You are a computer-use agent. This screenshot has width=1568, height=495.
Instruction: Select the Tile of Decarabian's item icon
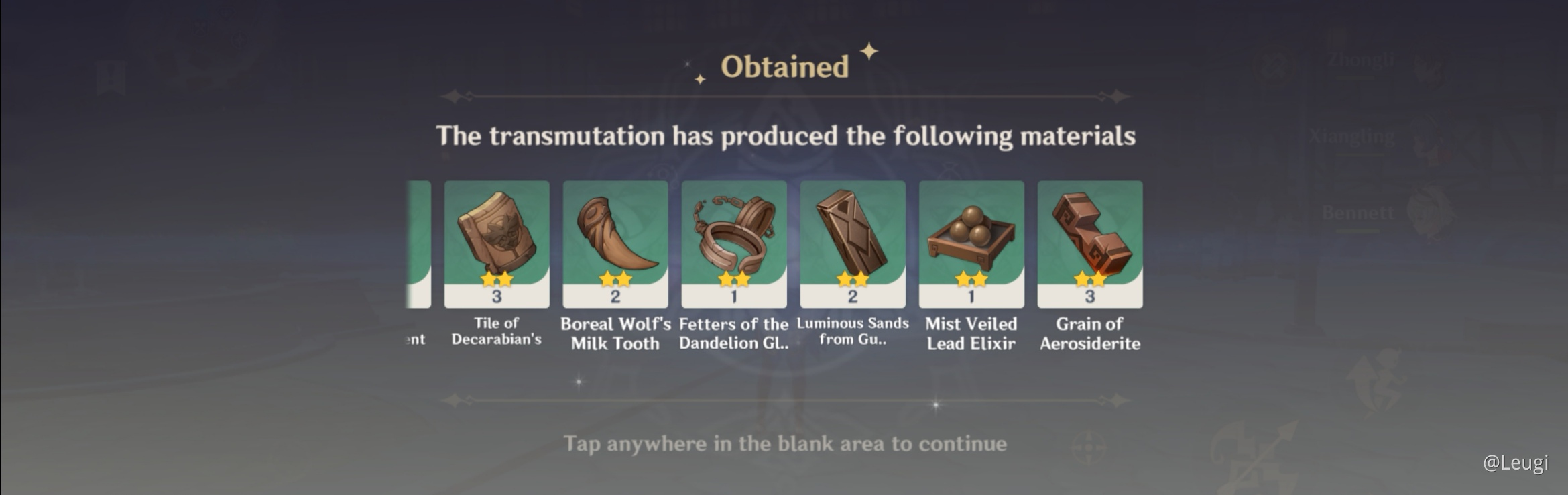[x=497, y=235]
